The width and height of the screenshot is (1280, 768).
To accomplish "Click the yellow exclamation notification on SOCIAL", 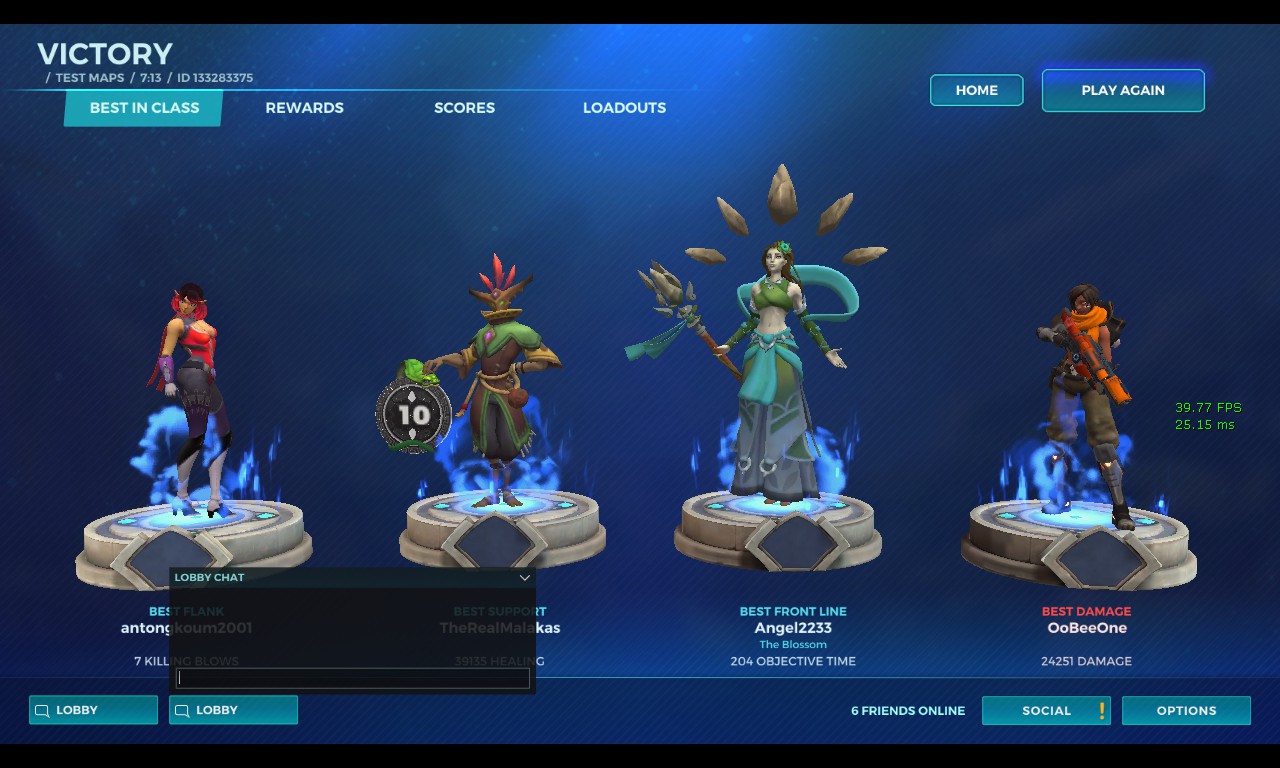I will point(1099,710).
